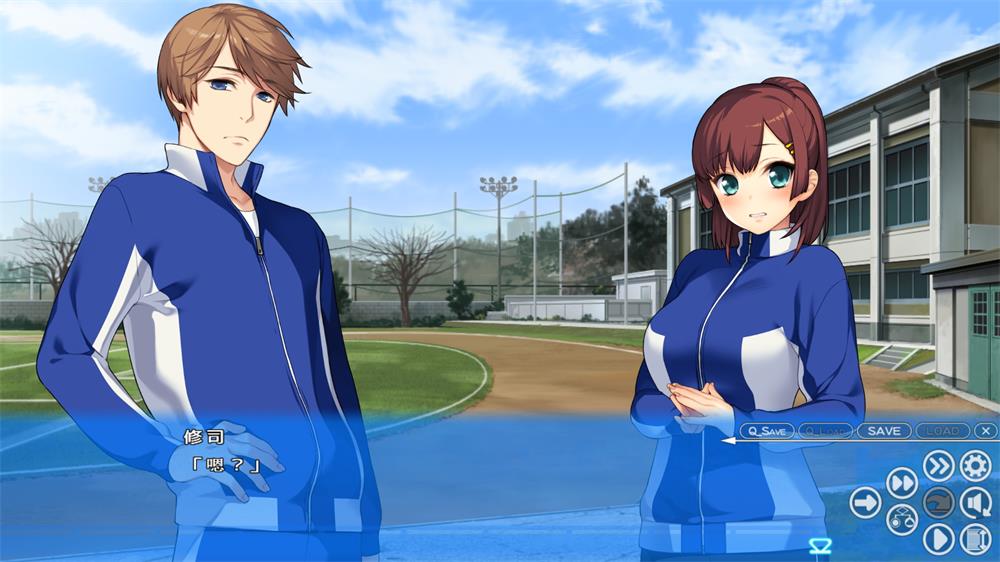Advance dialogue via the cyan text-end marker
The image size is (1000, 562).
(x=820, y=545)
